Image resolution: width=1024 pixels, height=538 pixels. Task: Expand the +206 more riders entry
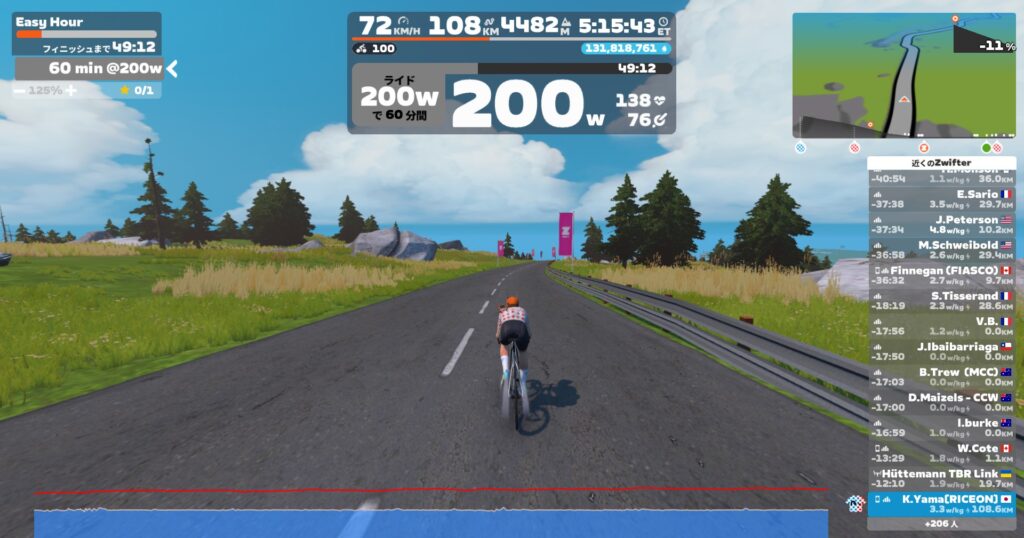941,524
